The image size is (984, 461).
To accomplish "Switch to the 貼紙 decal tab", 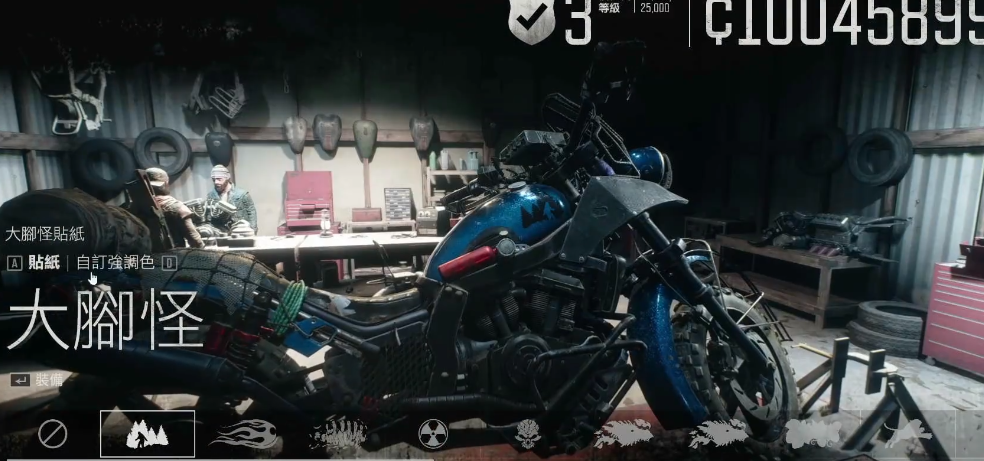I will 43,263.
